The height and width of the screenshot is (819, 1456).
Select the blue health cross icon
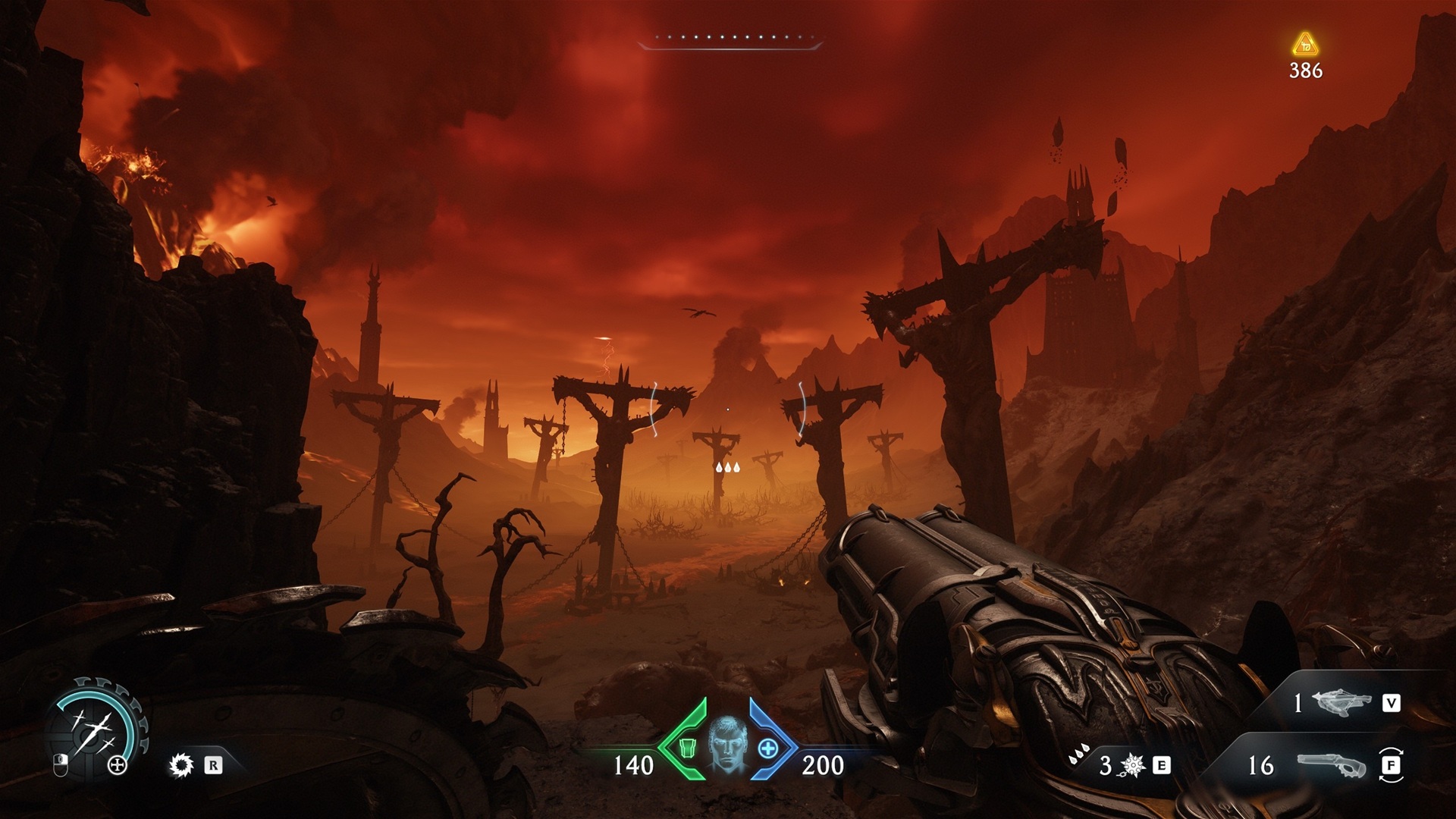pyautogui.click(x=767, y=748)
